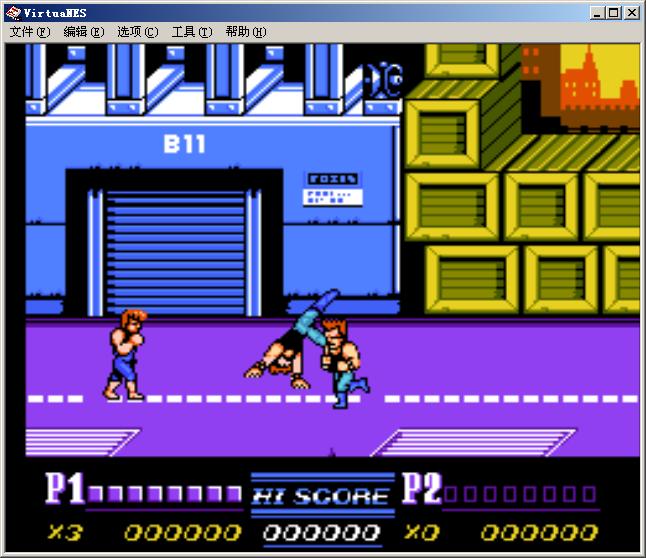Close the VirtuaNES window
Screen dimensions: 646x558
[x=632, y=13]
